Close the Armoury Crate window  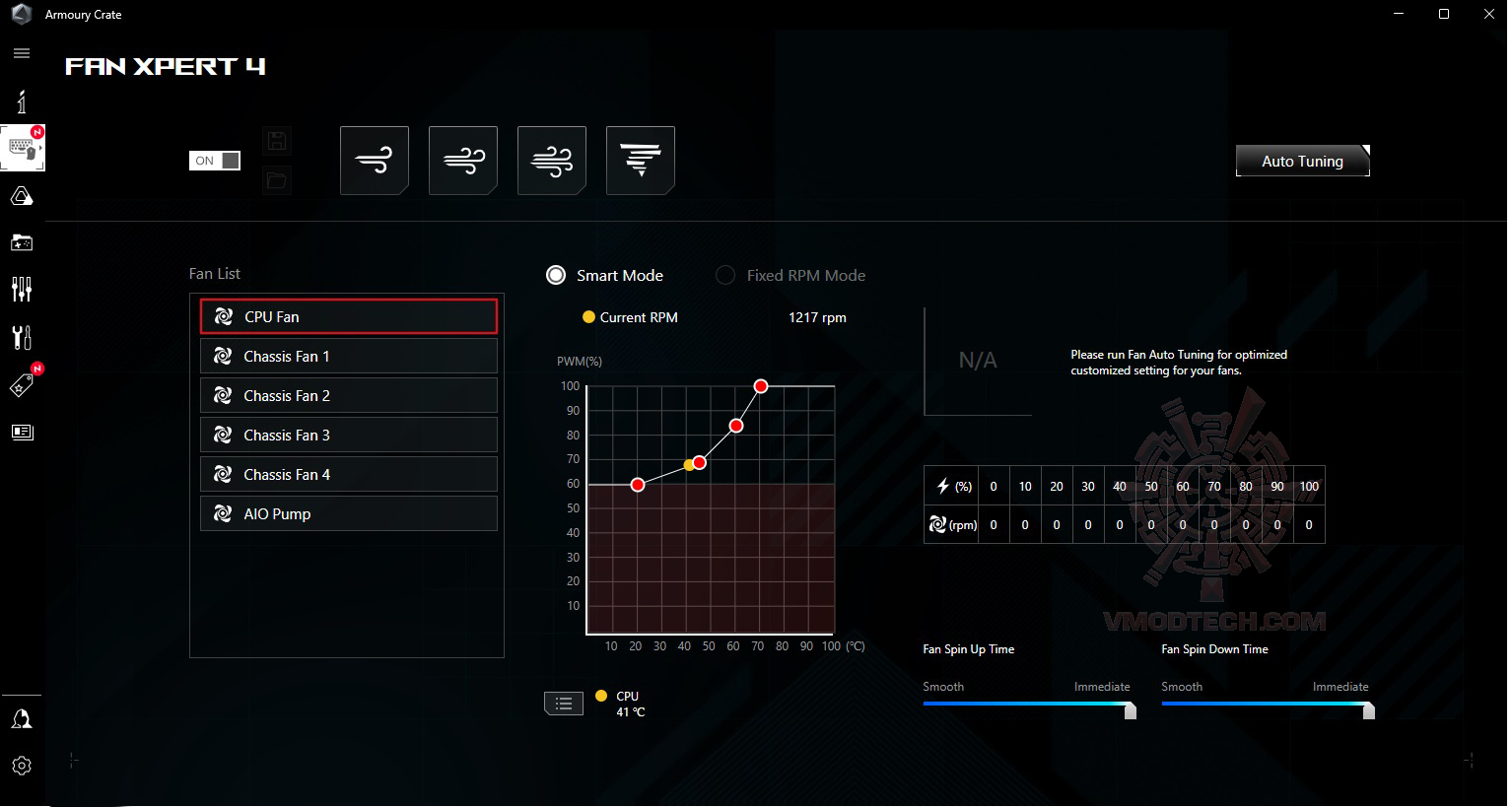coord(1489,14)
